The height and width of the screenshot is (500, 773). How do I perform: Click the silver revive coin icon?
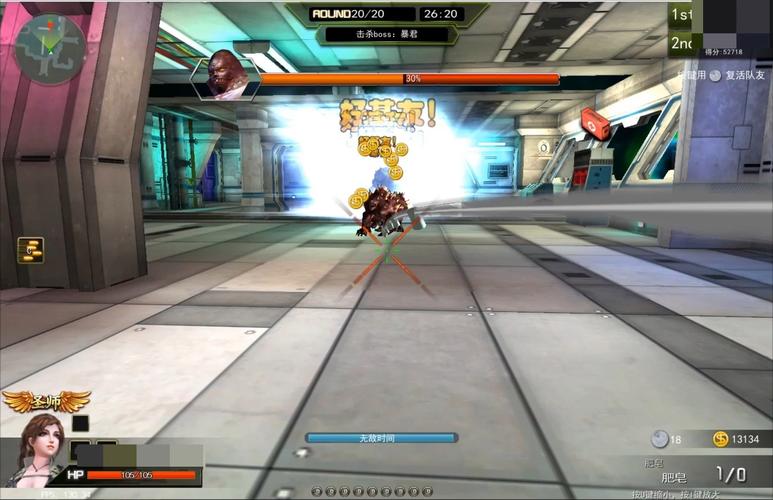coord(659,439)
